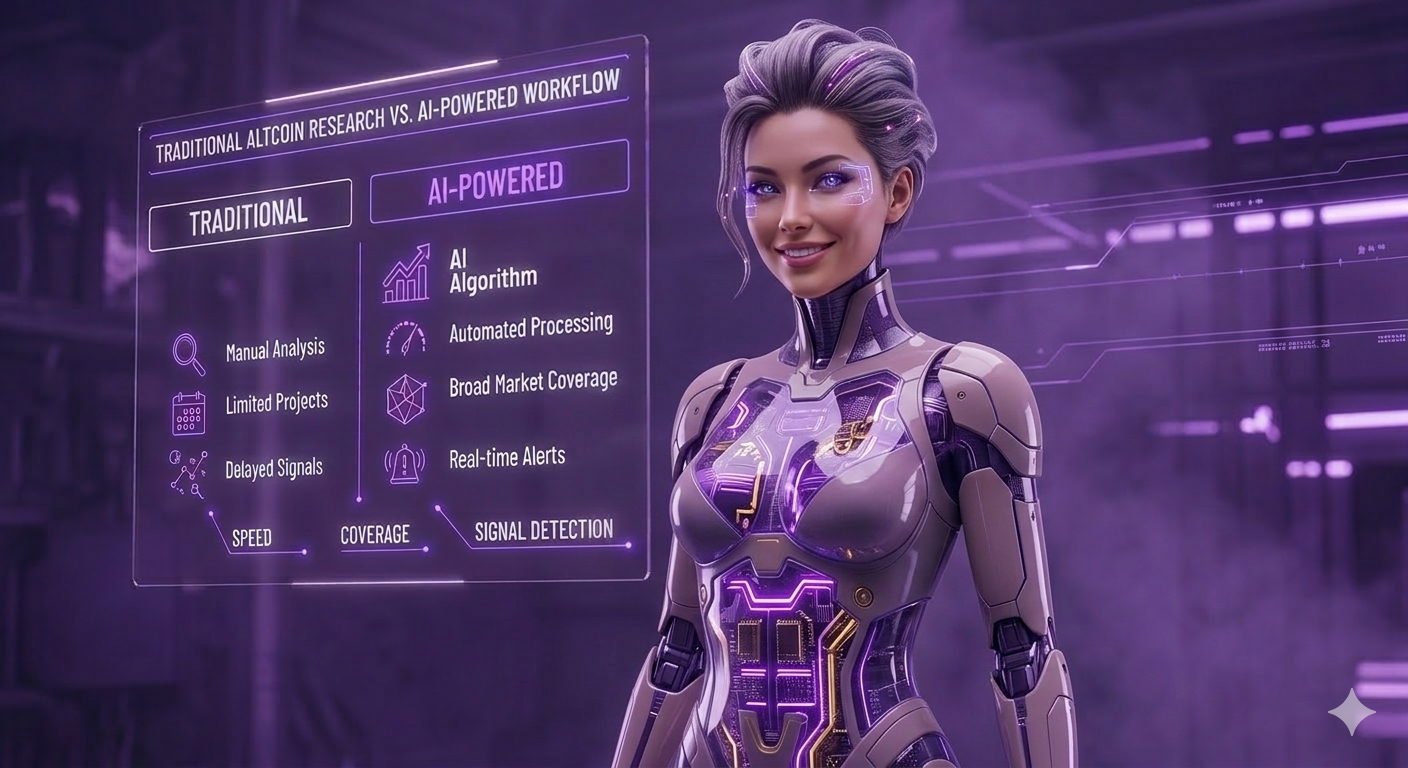Choose the Automated Processing row
This screenshot has height=768, width=1408.
tap(530, 329)
